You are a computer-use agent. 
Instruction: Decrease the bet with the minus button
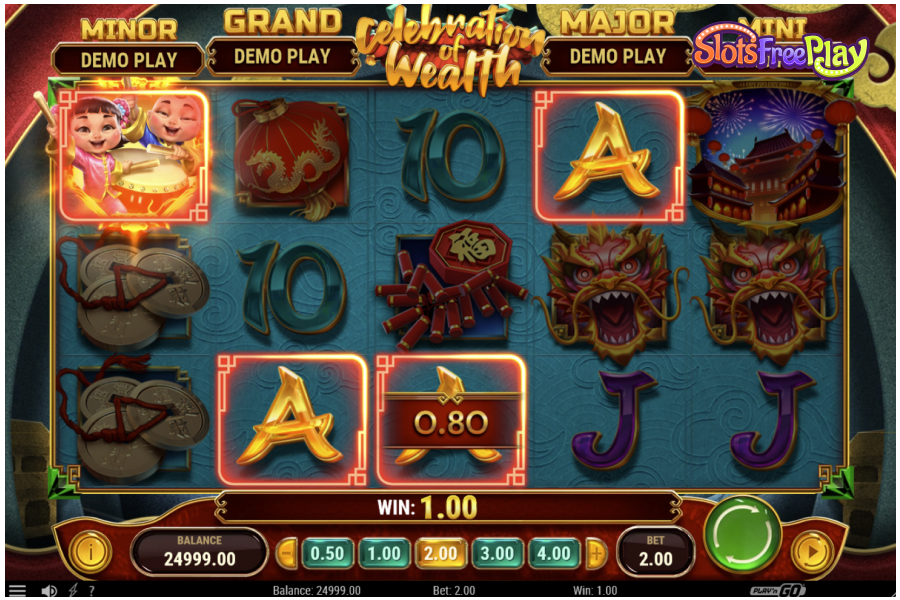pyautogui.click(x=287, y=553)
